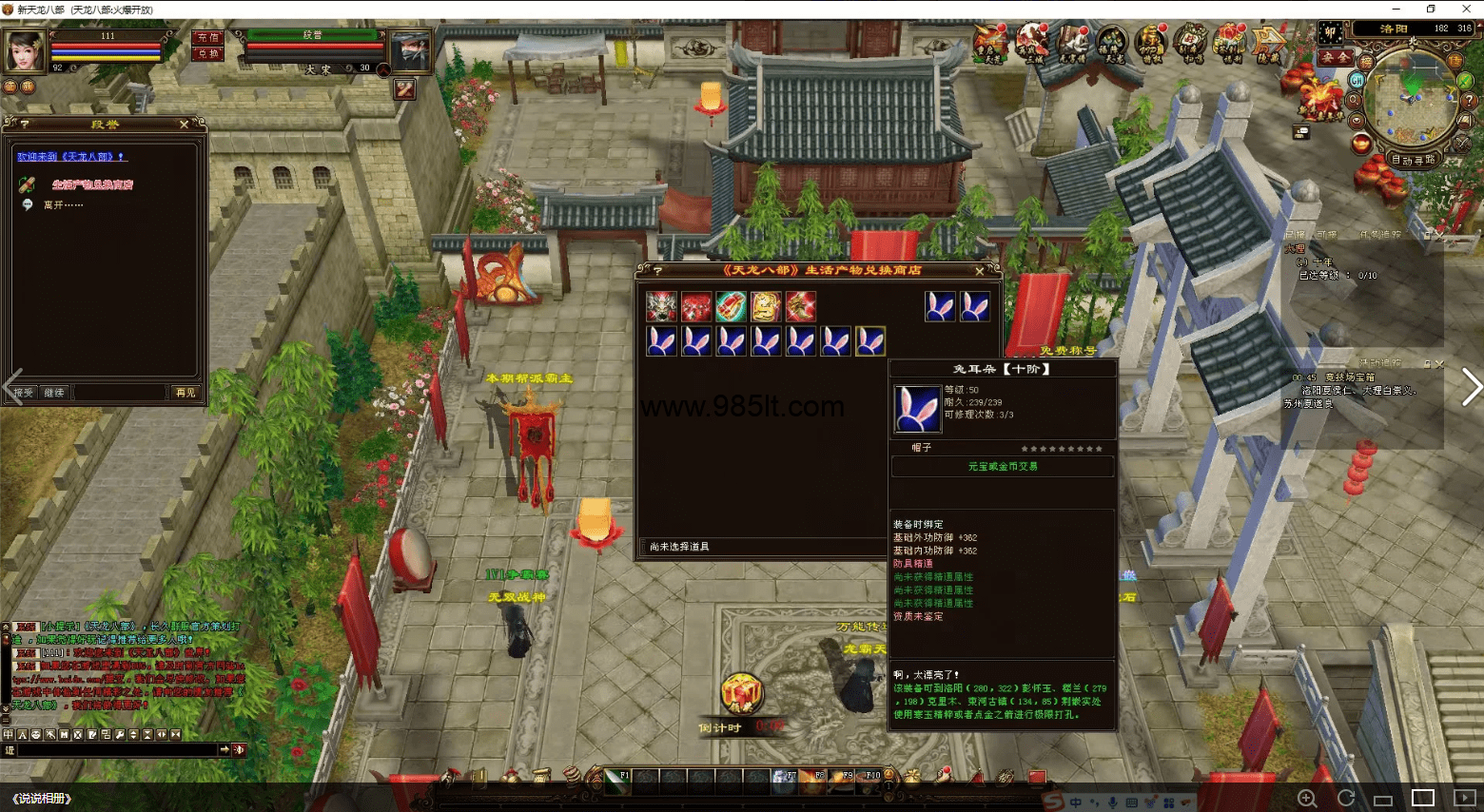Screen dimensions: 1484x812
Task: Click the 兑换 exchange button
Action: pyautogui.click(x=207, y=54)
